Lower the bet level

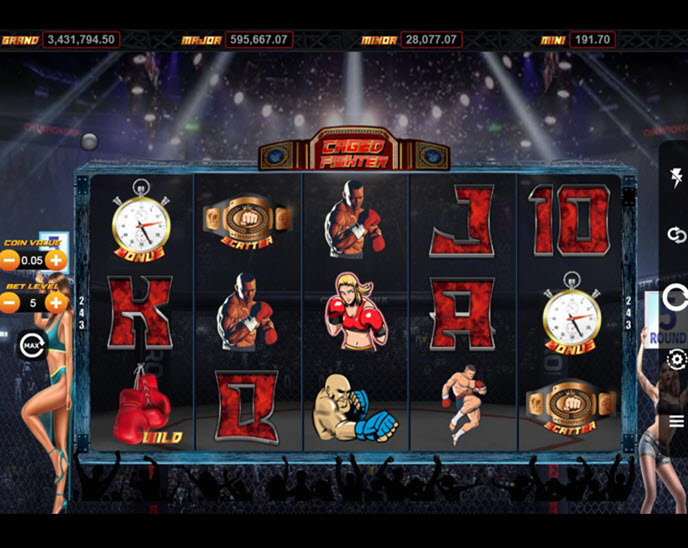9,302
